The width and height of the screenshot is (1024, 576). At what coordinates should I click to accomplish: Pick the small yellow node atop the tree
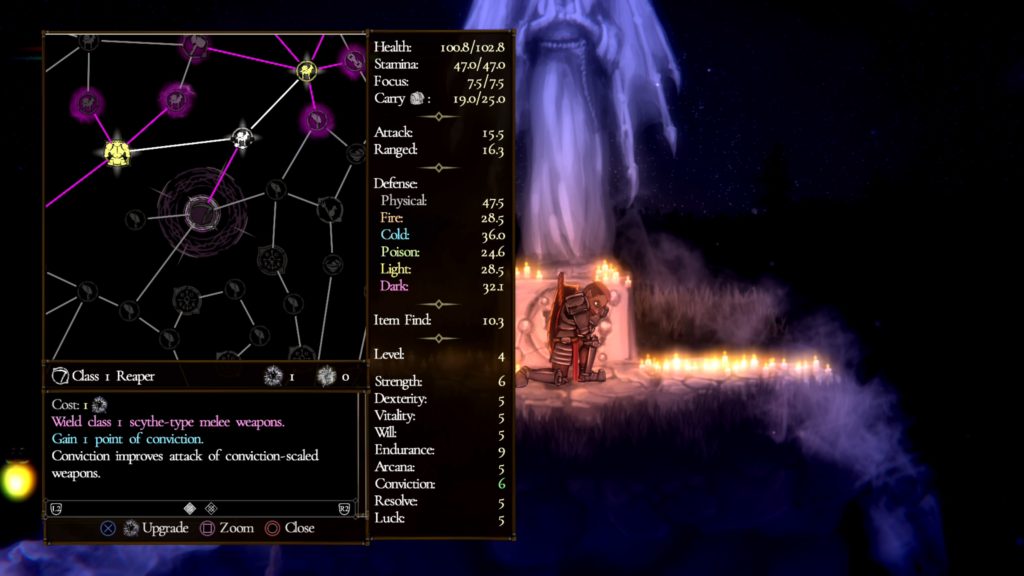(307, 69)
